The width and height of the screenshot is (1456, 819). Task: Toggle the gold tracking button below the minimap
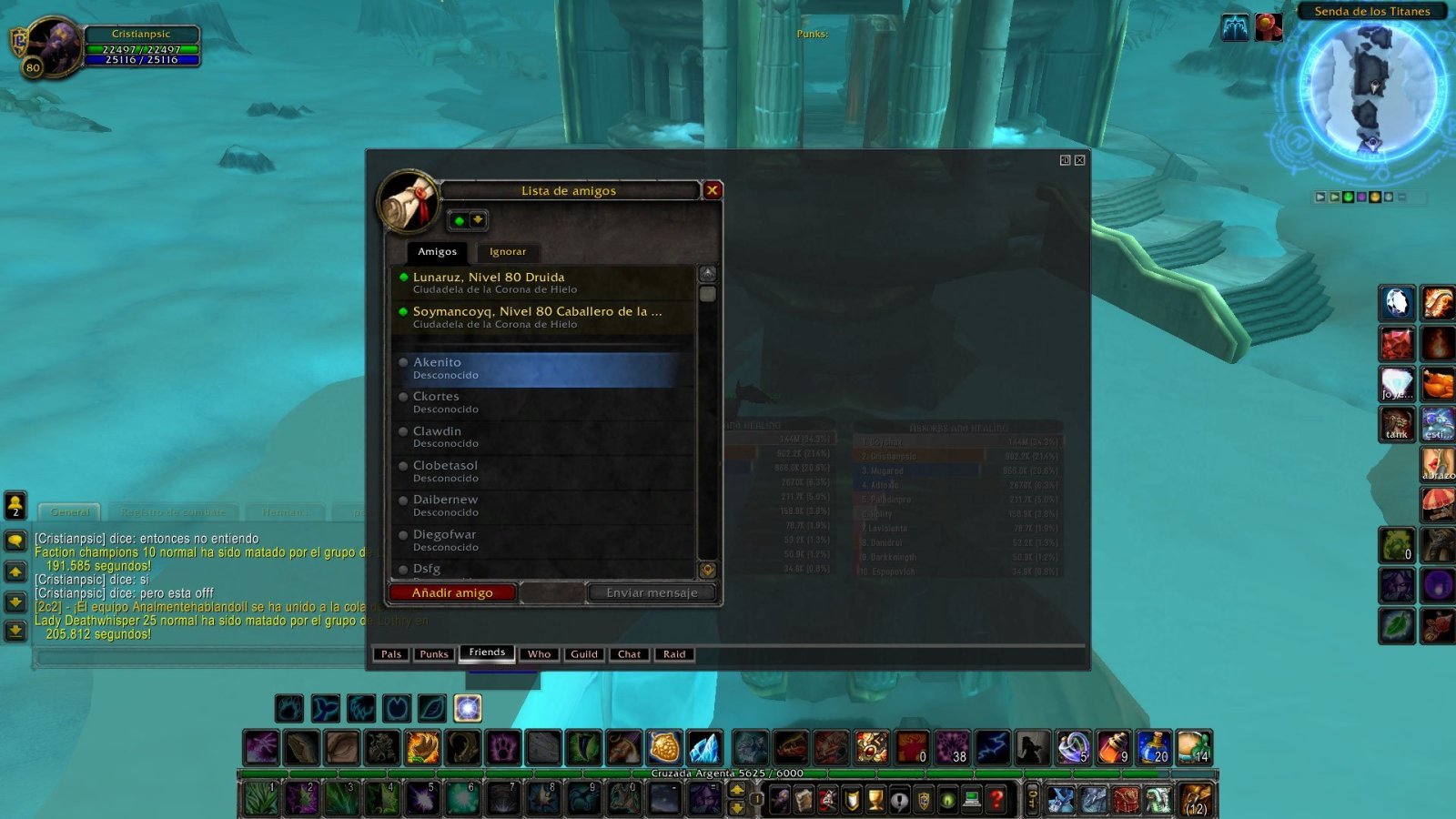click(x=1375, y=197)
